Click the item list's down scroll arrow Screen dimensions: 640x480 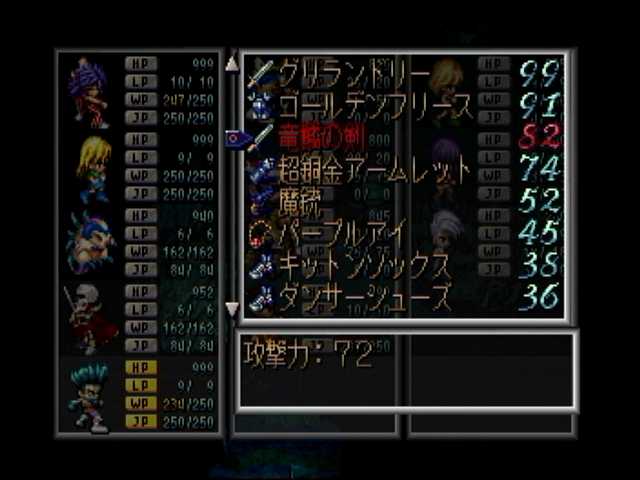coord(232,308)
